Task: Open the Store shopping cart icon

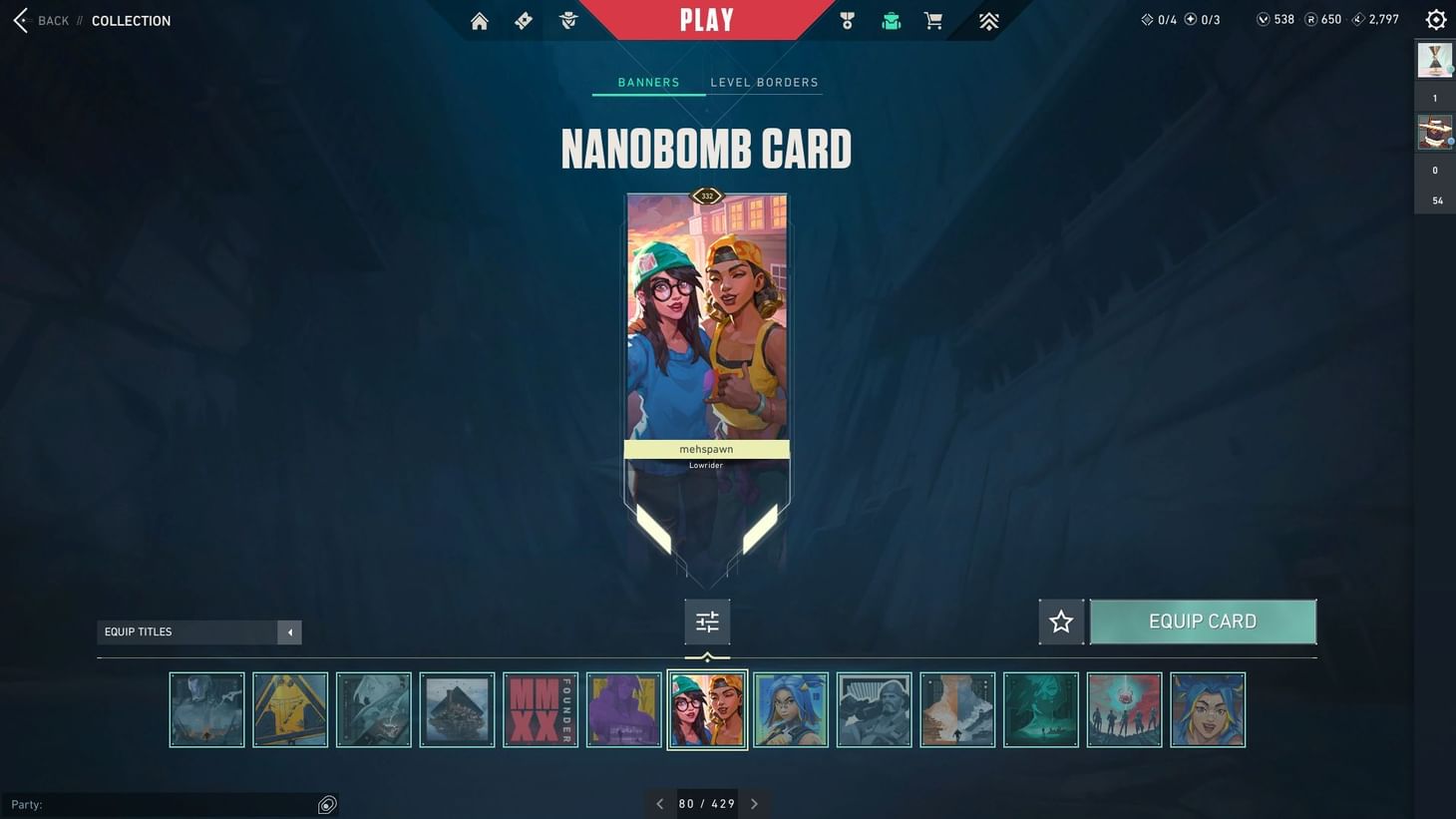Action: pyautogui.click(x=932, y=20)
